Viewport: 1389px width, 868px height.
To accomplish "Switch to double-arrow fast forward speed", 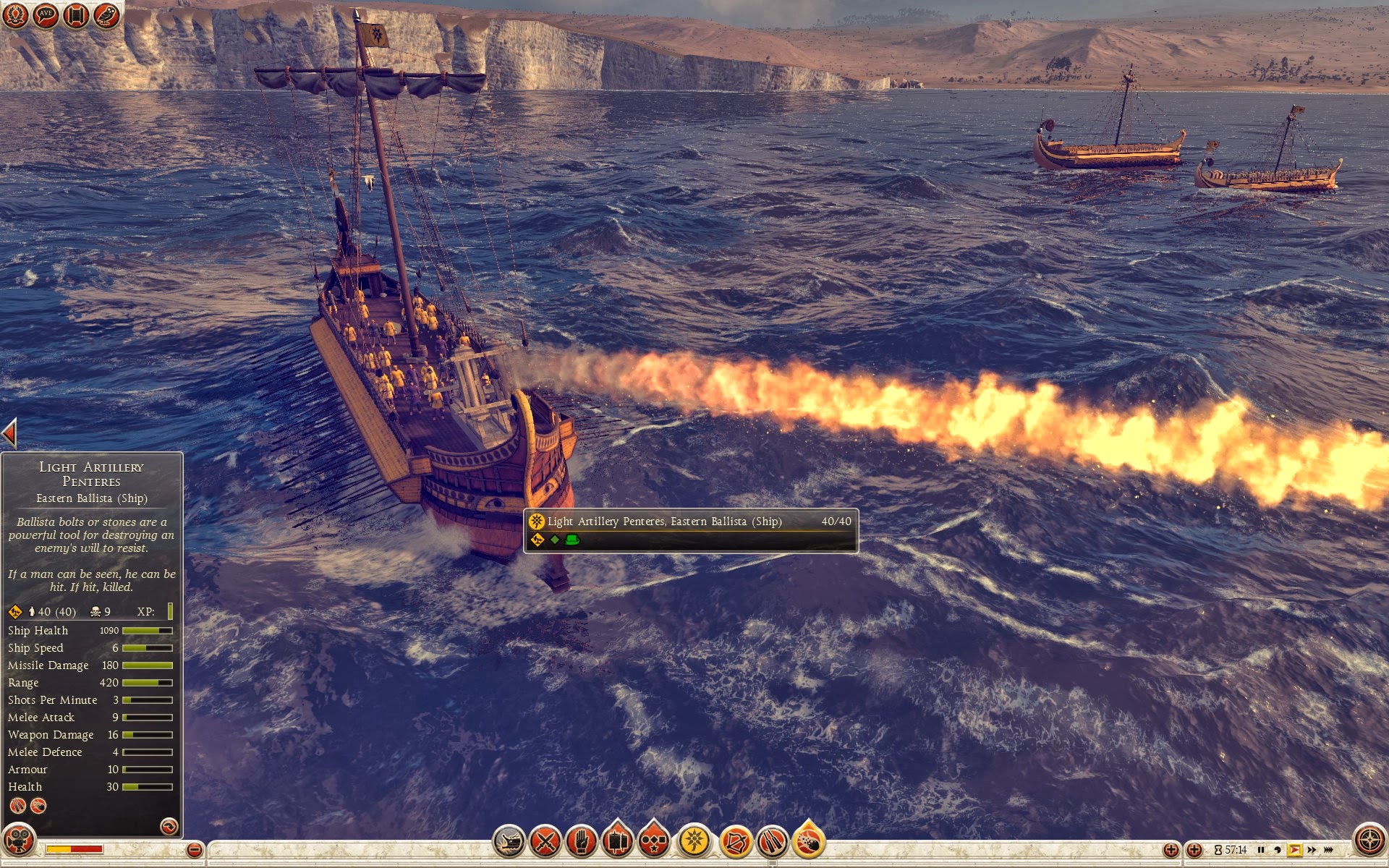I will pos(1312,850).
